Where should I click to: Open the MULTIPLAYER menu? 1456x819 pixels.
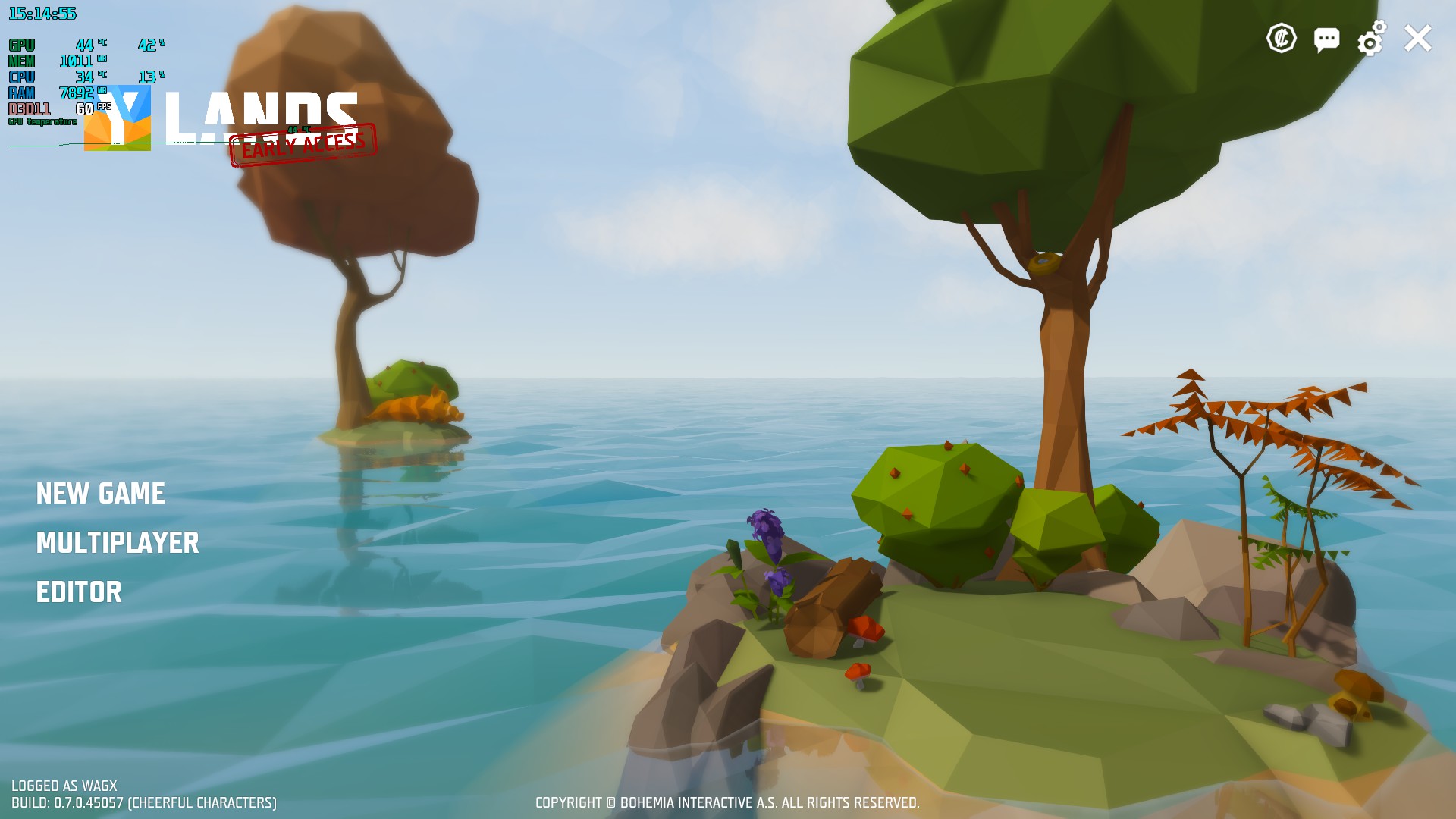point(118,543)
